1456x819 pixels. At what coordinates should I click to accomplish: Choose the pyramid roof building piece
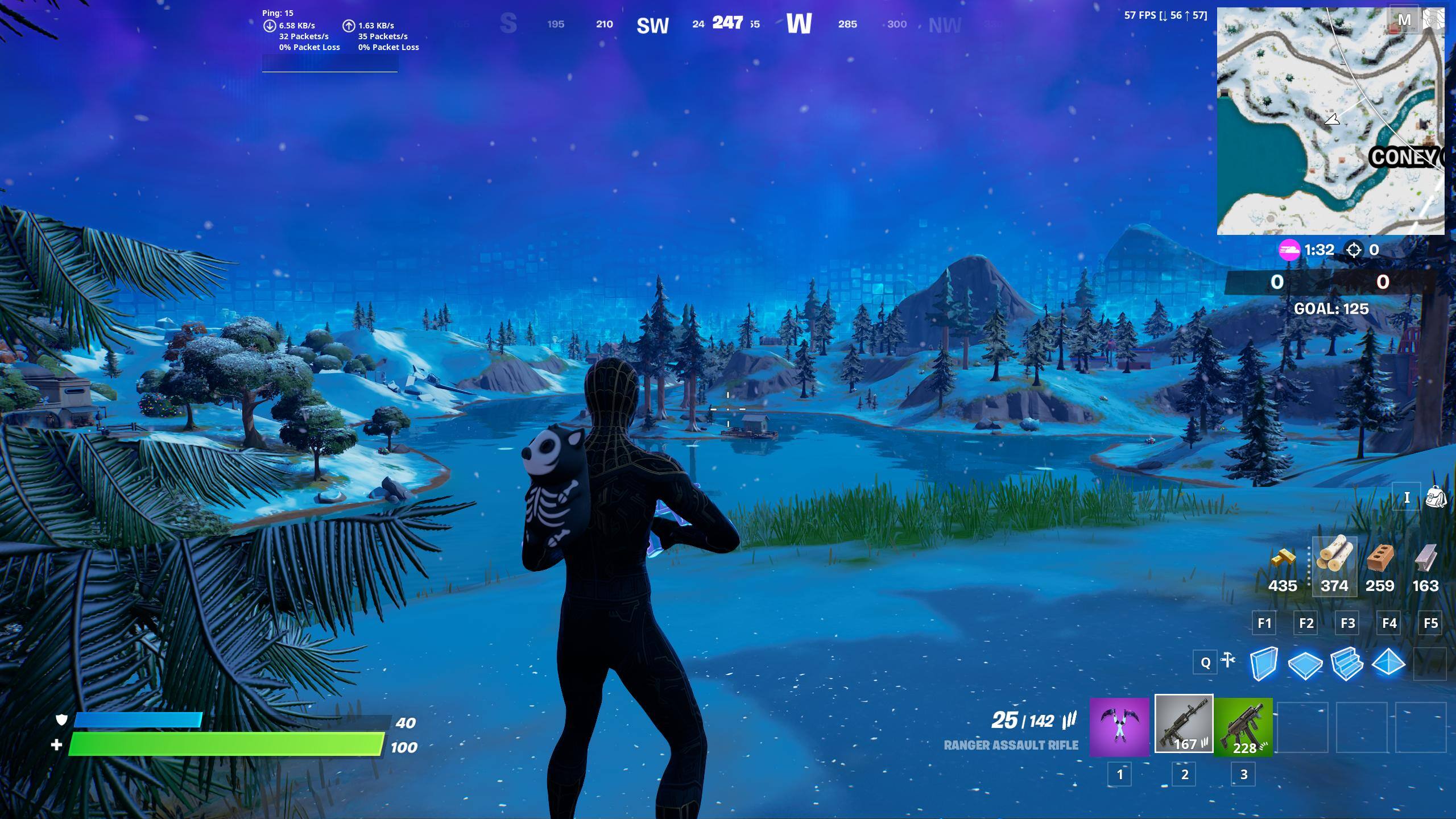point(1388,663)
